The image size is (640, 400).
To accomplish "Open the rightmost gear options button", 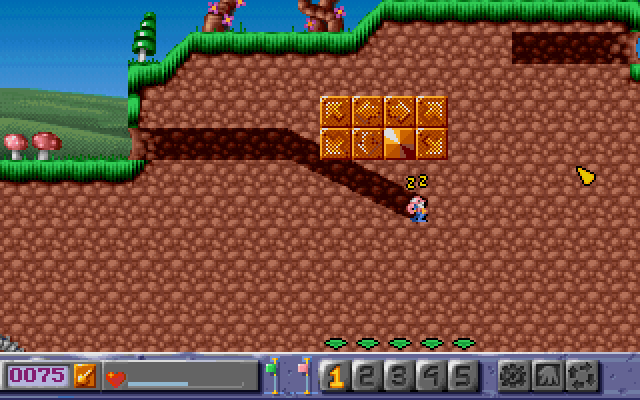I will (x=580, y=376).
